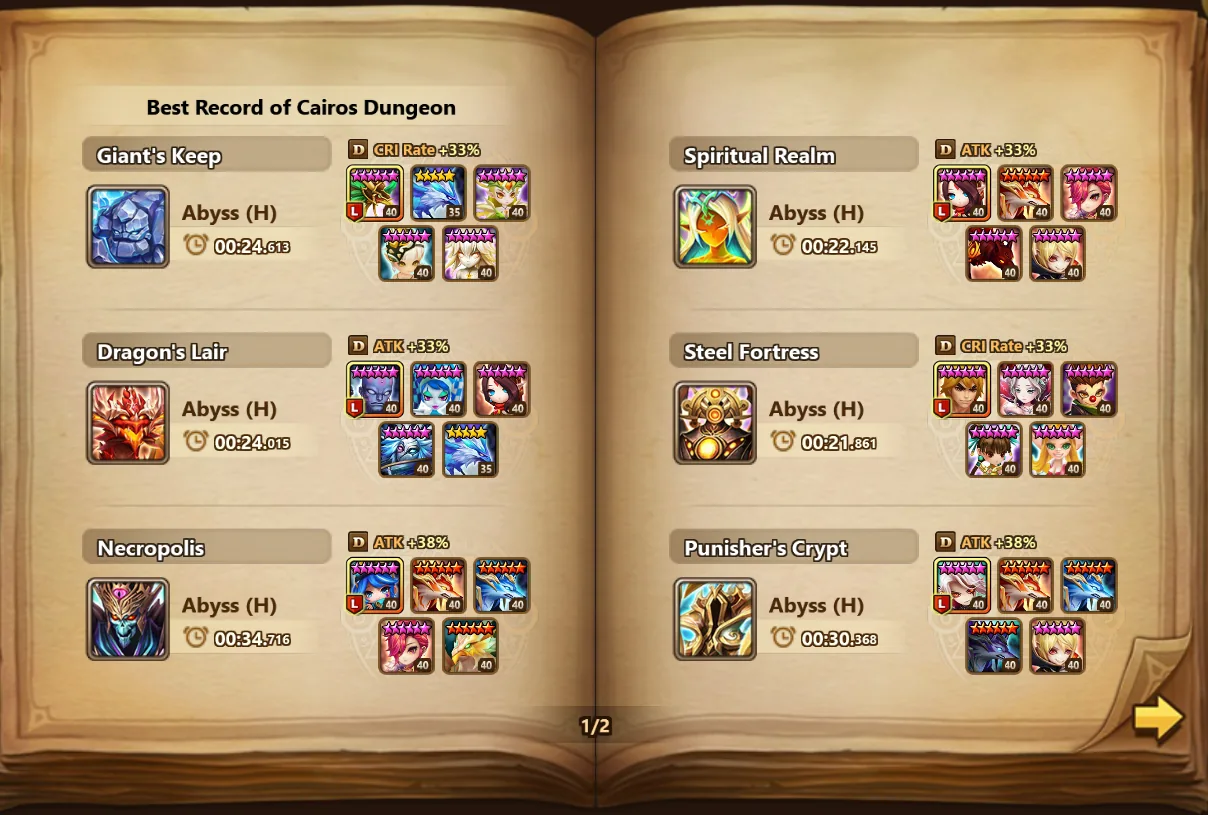Inspect the leader monster in Dragon's Lair team

tap(375, 389)
